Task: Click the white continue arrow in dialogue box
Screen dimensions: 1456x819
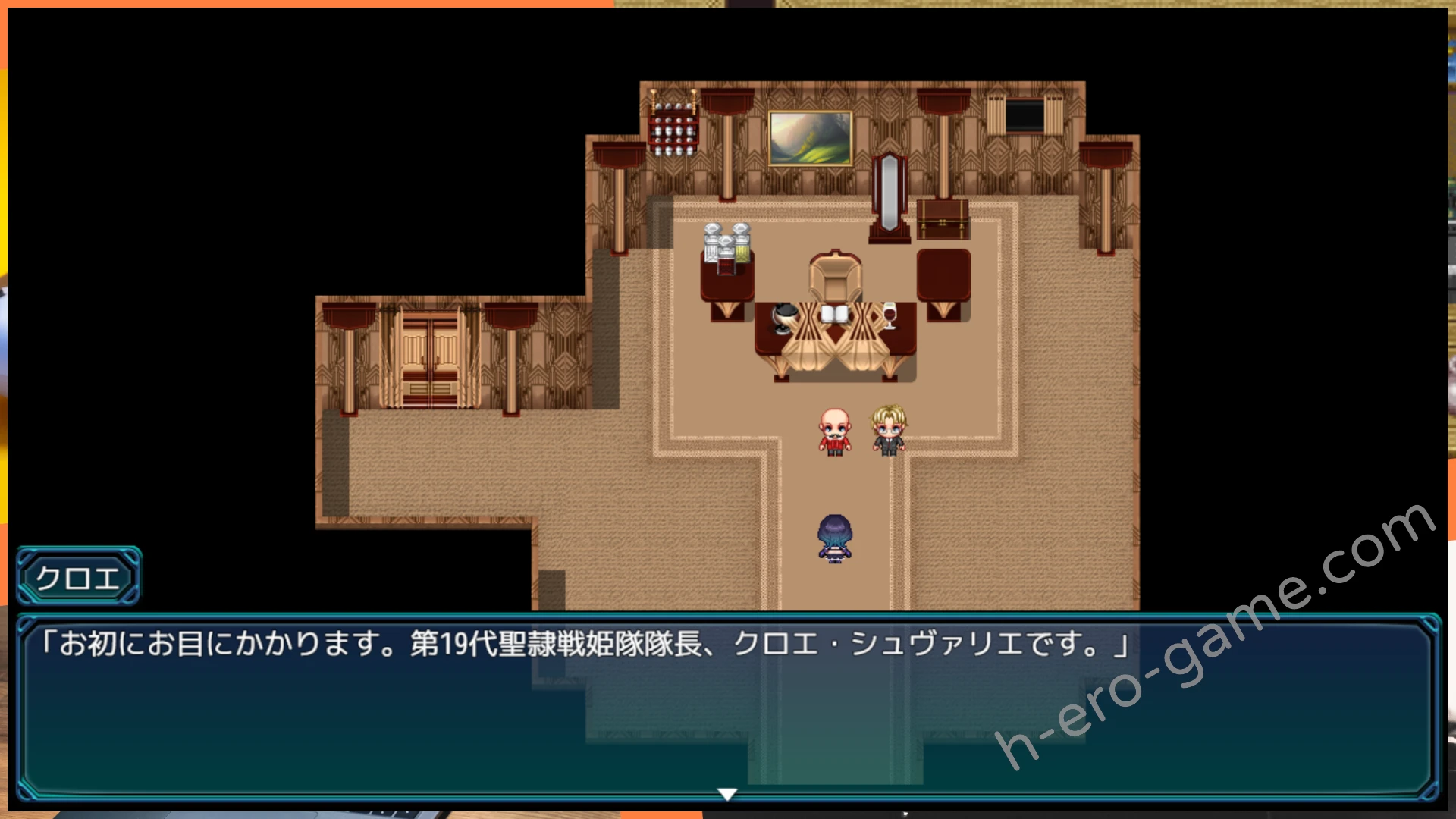Action: pyautogui.click(x=727, y=794)
